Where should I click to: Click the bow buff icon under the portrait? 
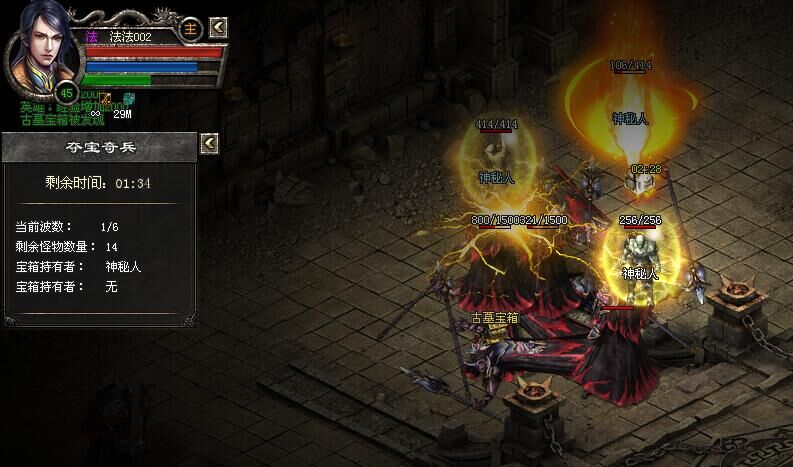(x=104, y=97)
